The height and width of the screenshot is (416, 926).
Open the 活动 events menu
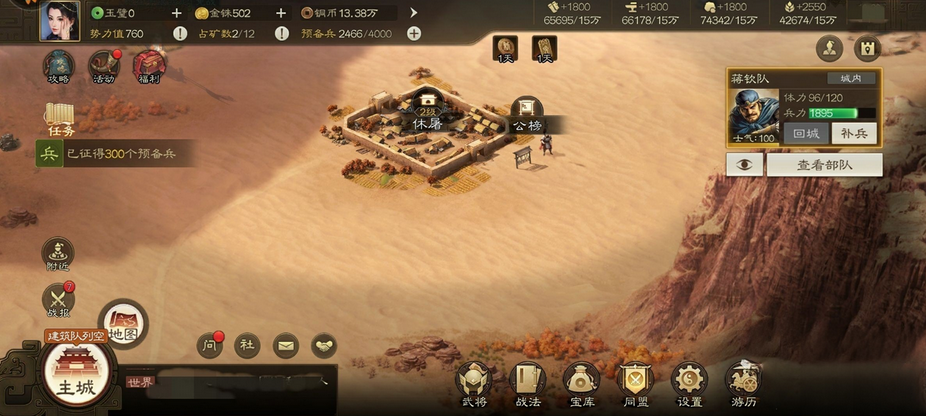(103, 67)
